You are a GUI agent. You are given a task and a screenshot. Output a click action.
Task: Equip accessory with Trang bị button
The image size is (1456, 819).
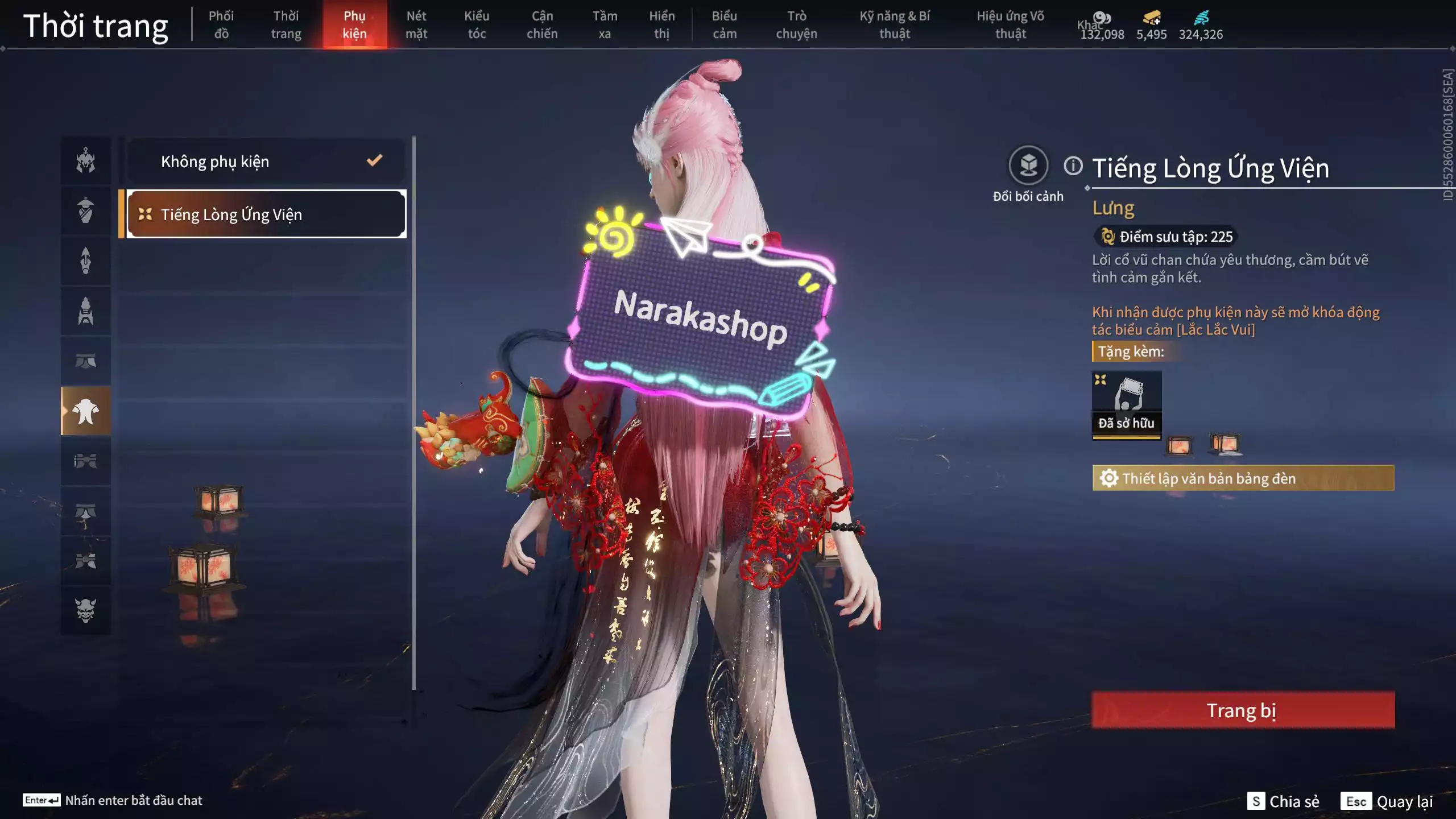[1243, 710]
